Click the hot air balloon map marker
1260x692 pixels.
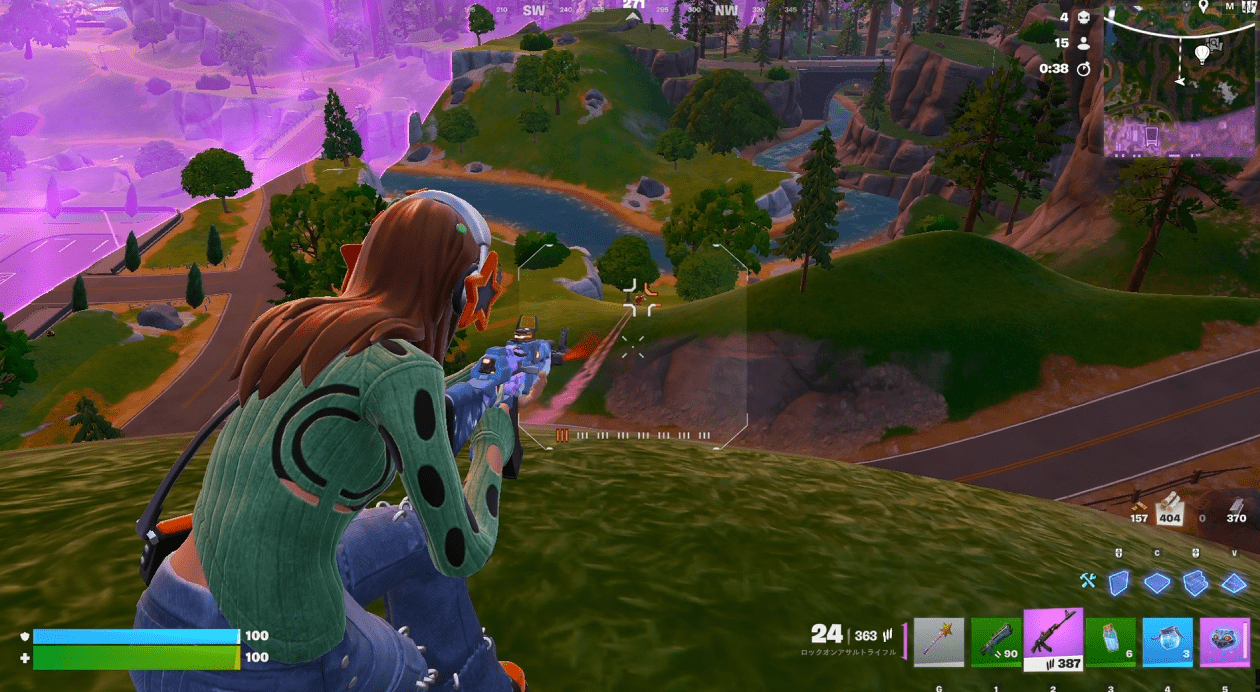(1201, 54)
